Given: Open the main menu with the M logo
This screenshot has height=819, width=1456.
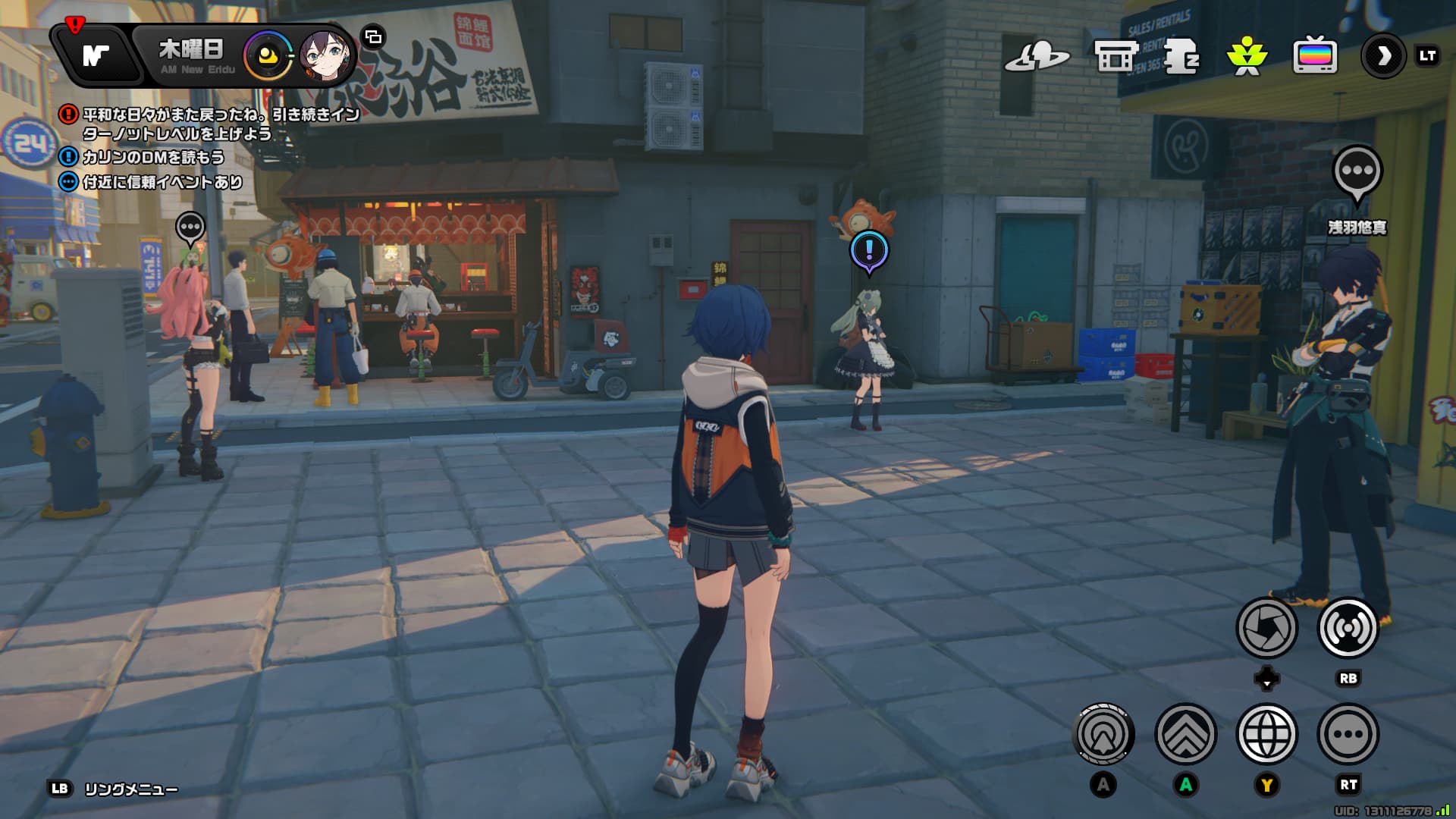Looking at the screenshot, I should coord(96,55).
